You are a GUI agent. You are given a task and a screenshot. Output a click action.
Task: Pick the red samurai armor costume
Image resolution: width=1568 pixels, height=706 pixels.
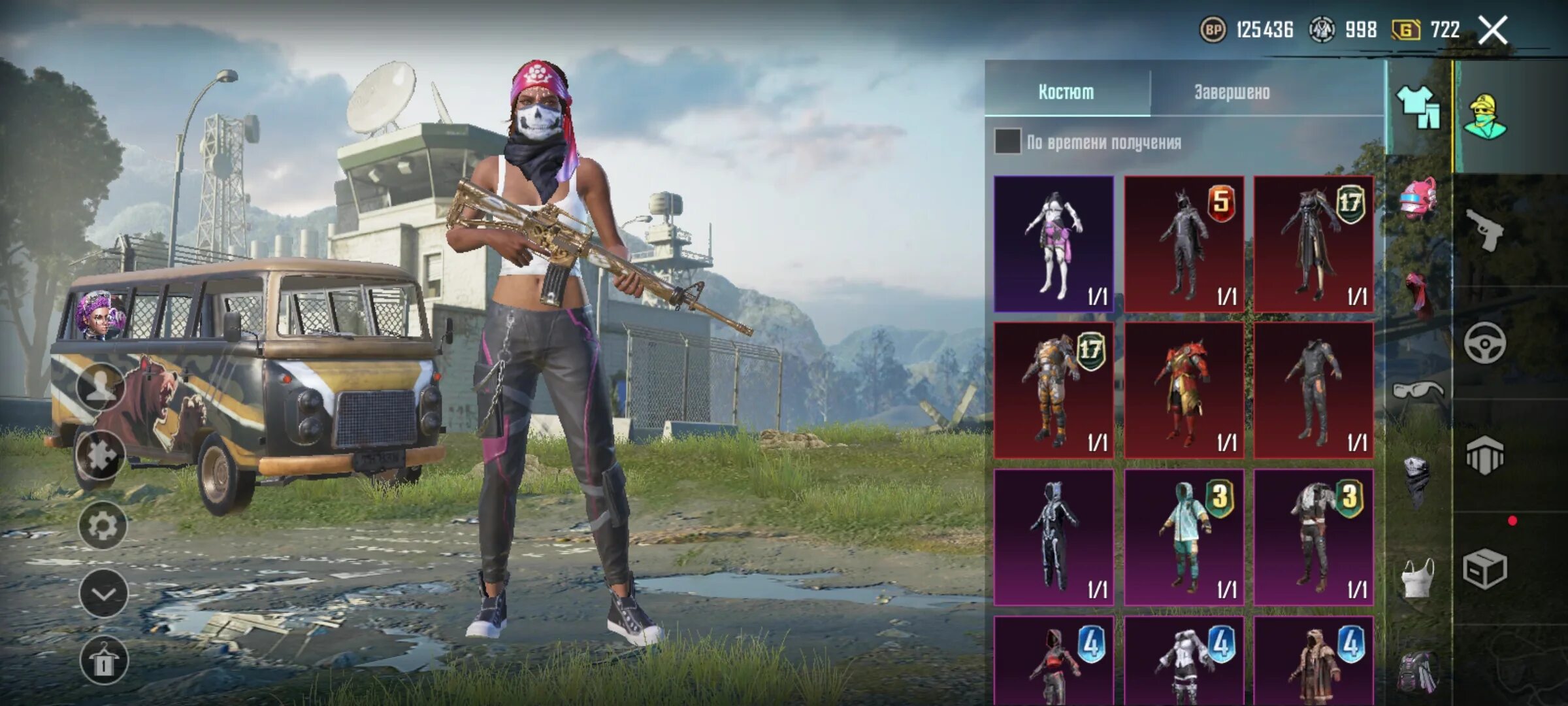(x=1184, y=390)
